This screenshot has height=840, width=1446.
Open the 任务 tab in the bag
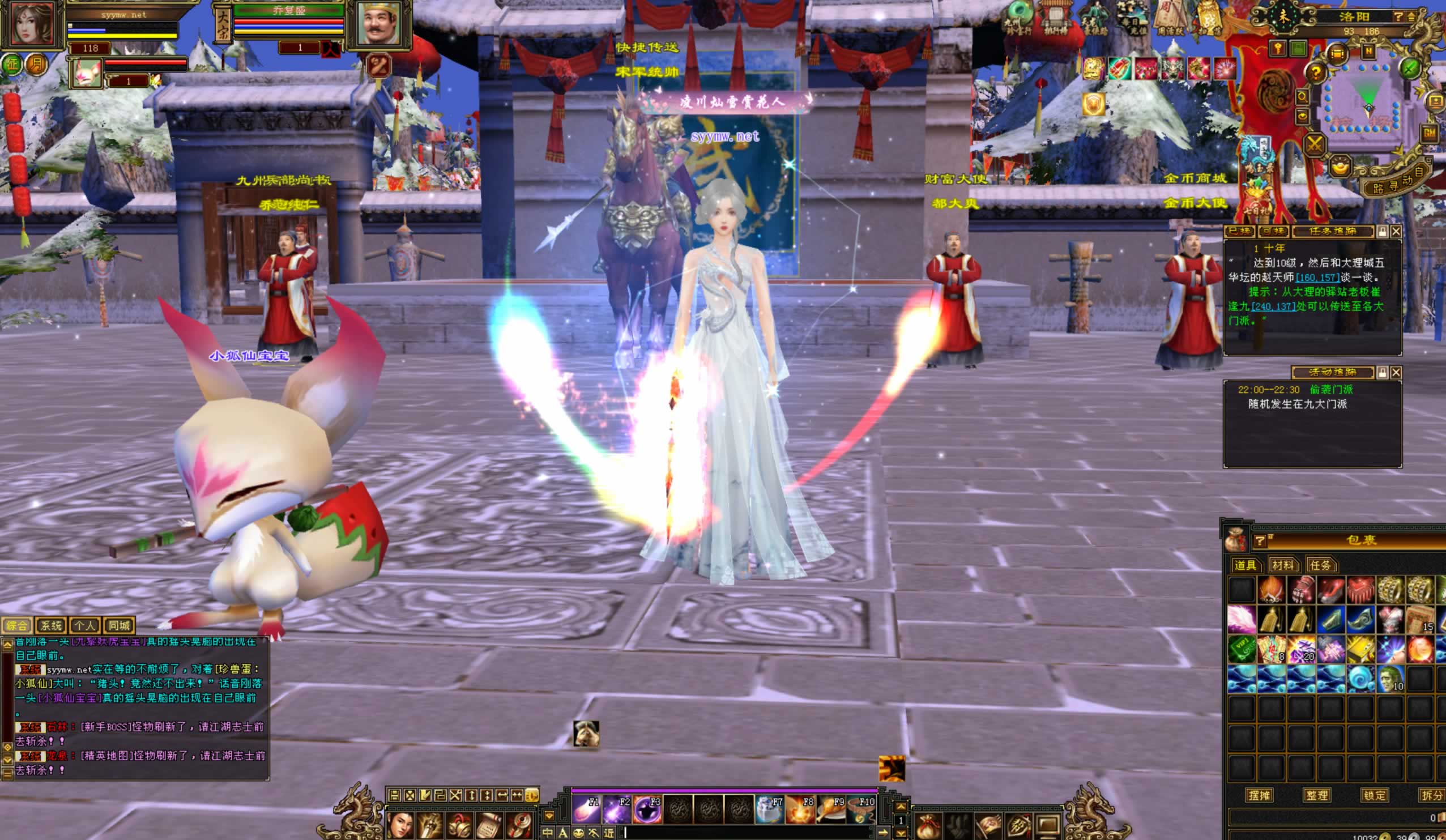click(x=1320, y=565)
